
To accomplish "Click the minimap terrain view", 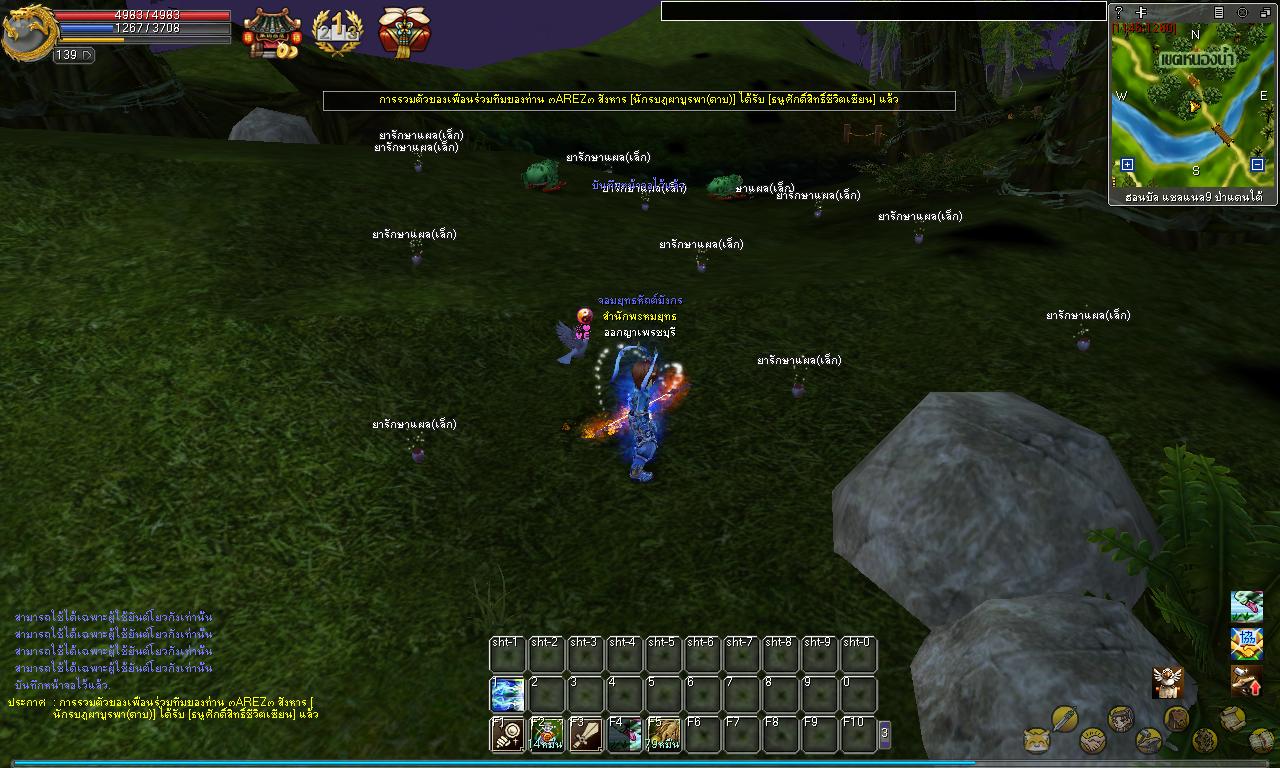I will pyautogui.click(x=1192, y=105).
